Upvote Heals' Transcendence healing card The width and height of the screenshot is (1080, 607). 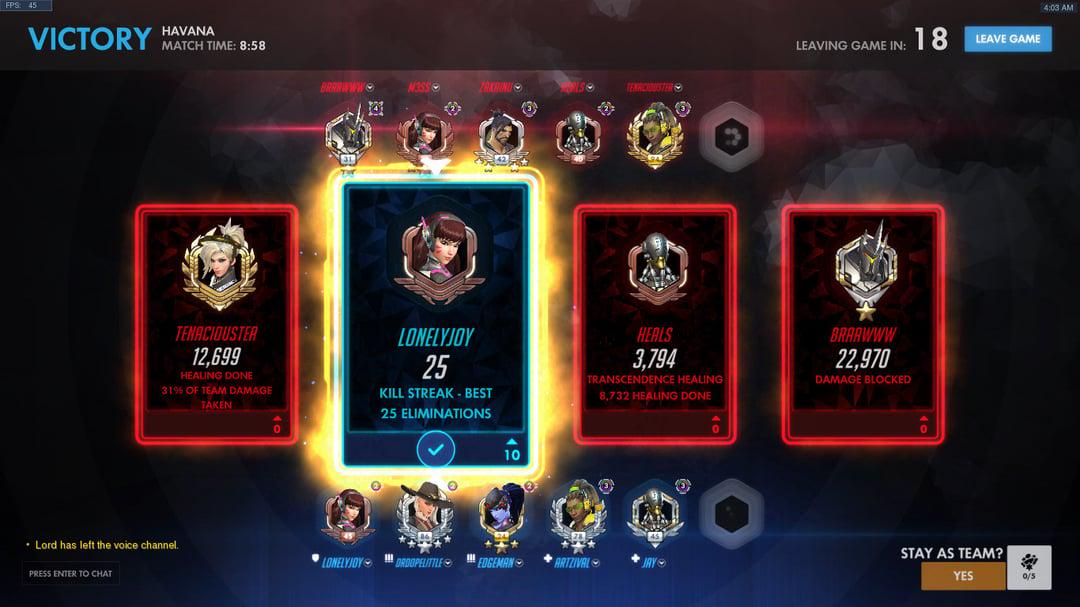[655, 323]
